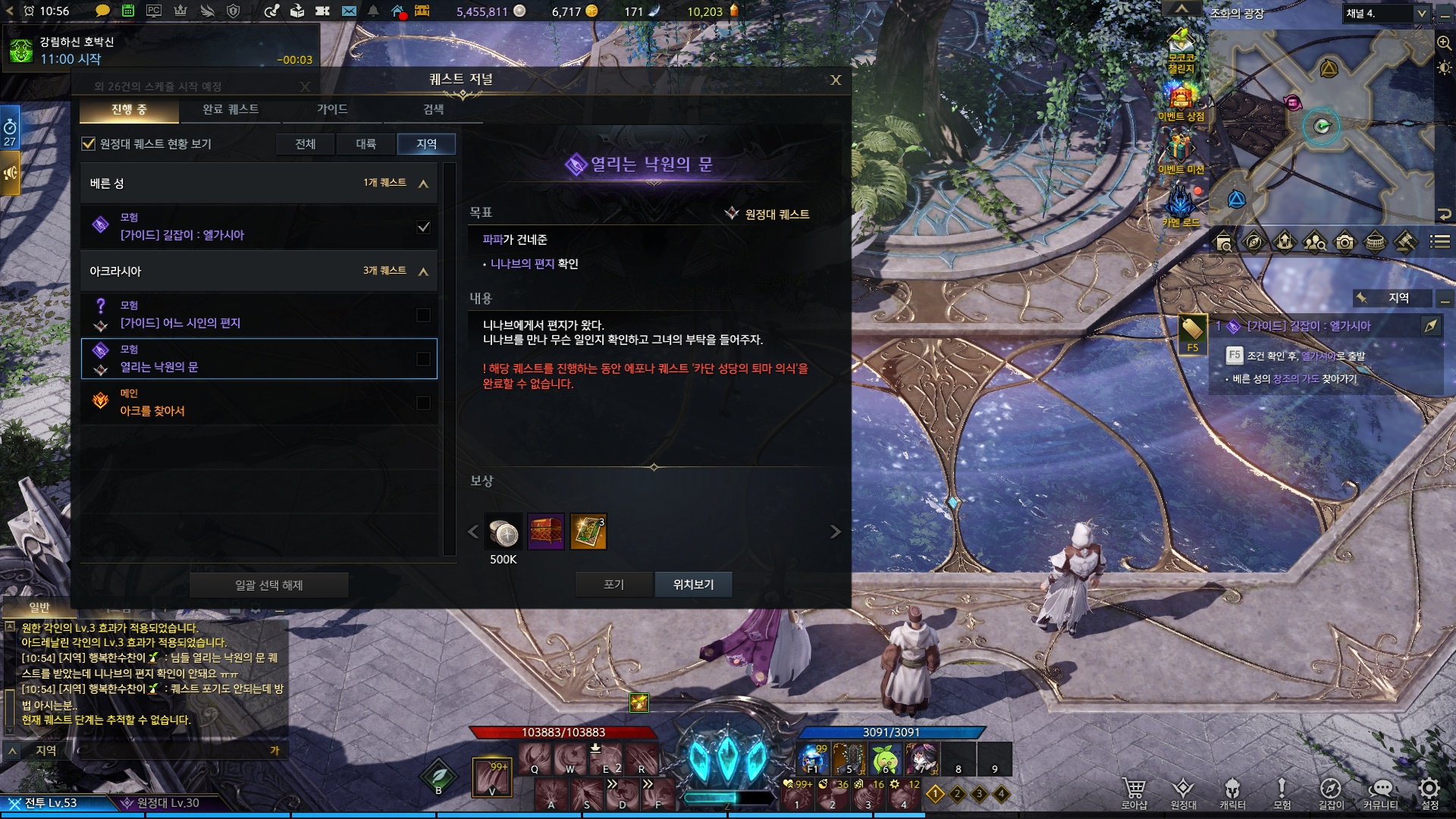Close the quest journal window

pos(836,80)
